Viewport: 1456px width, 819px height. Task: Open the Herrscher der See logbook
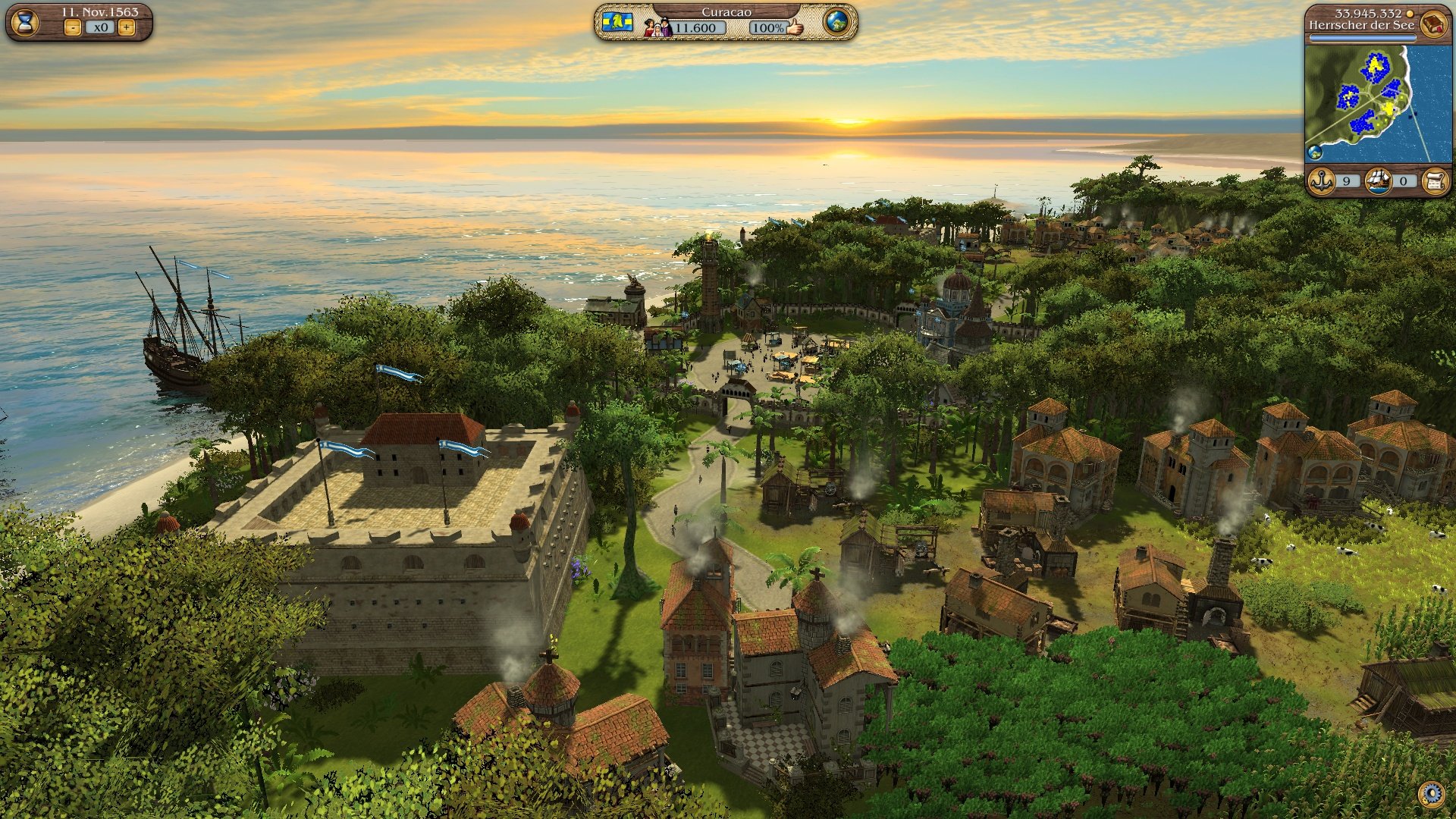(1432, 24)
